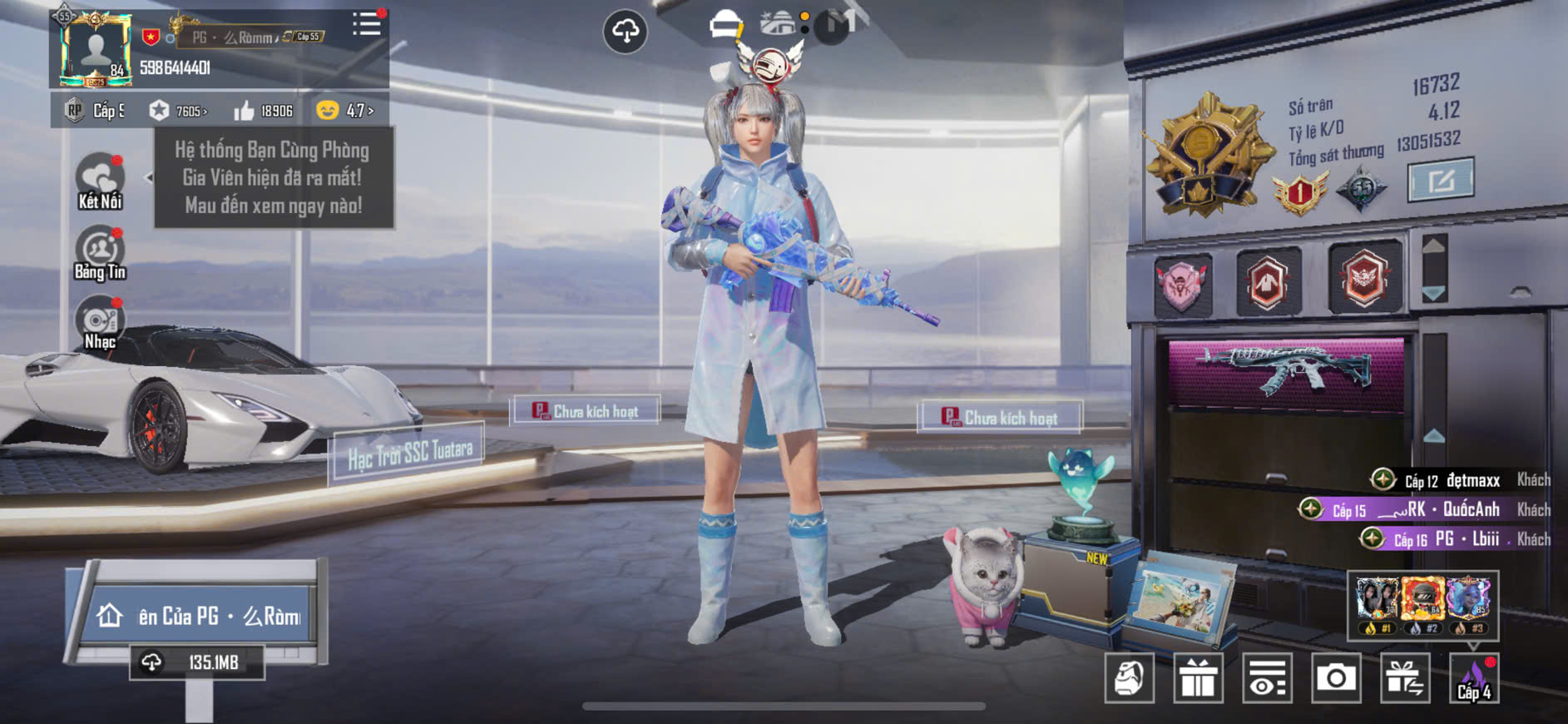Select guest row RK · QuốcAnh
This screenshot has height=724, width=1568.
tap(1422, 509)
